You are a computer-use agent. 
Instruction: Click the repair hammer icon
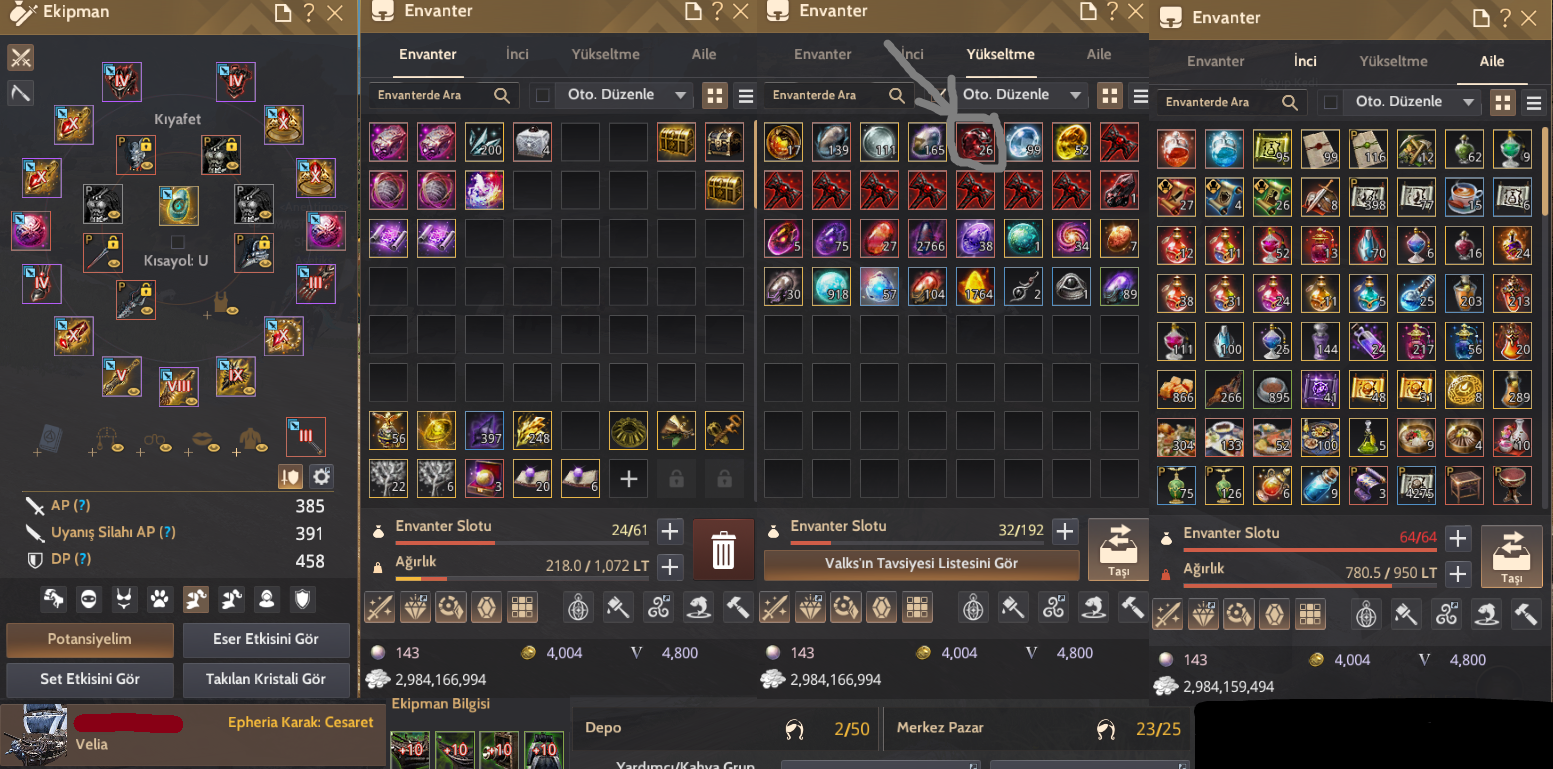tap(736, 607)
